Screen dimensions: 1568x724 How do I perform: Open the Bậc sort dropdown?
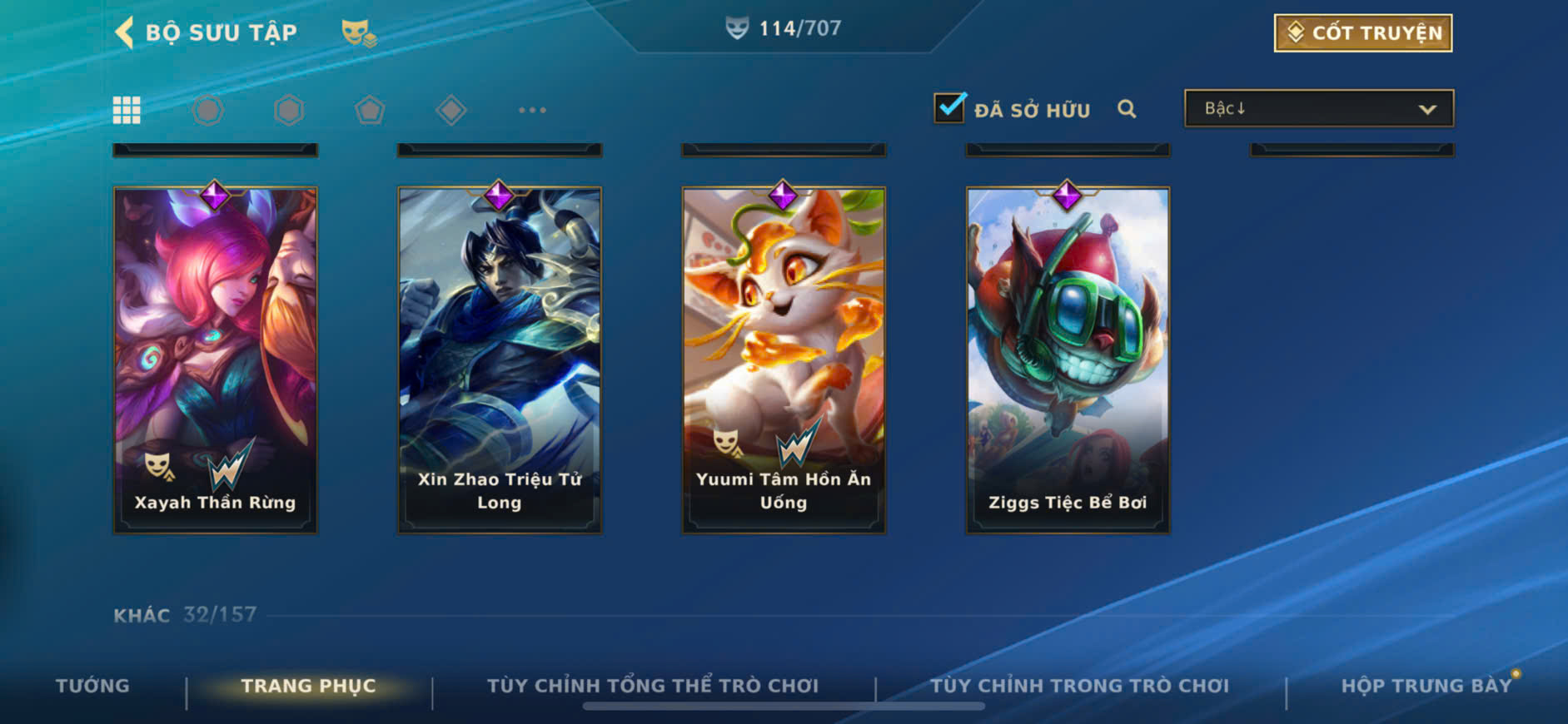pyautogui.click(x=1319, y=109)
